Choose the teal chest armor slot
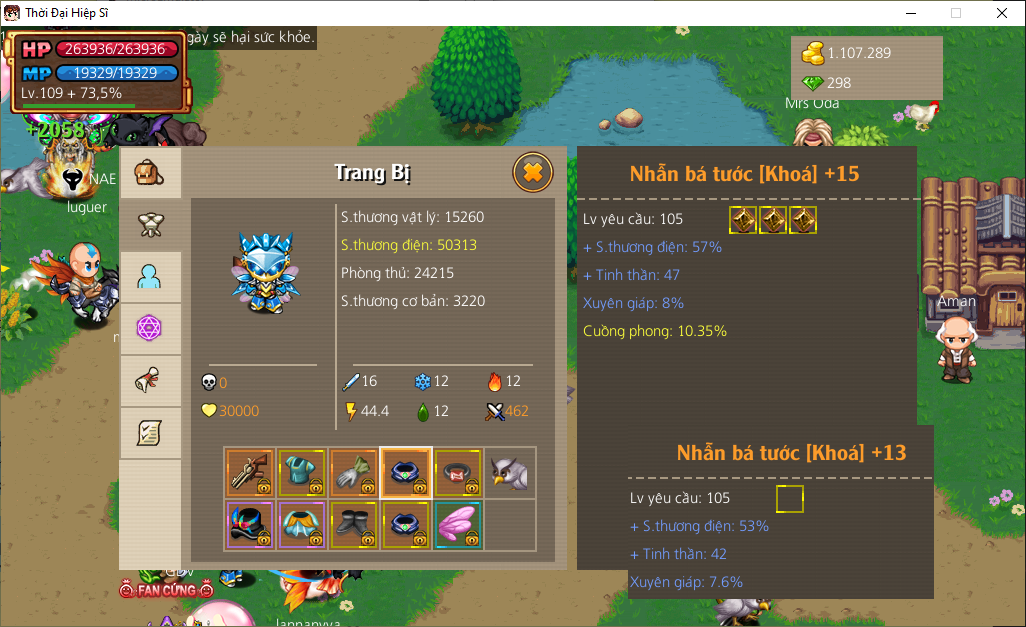 pyautogui.click(x=302, y=473)
